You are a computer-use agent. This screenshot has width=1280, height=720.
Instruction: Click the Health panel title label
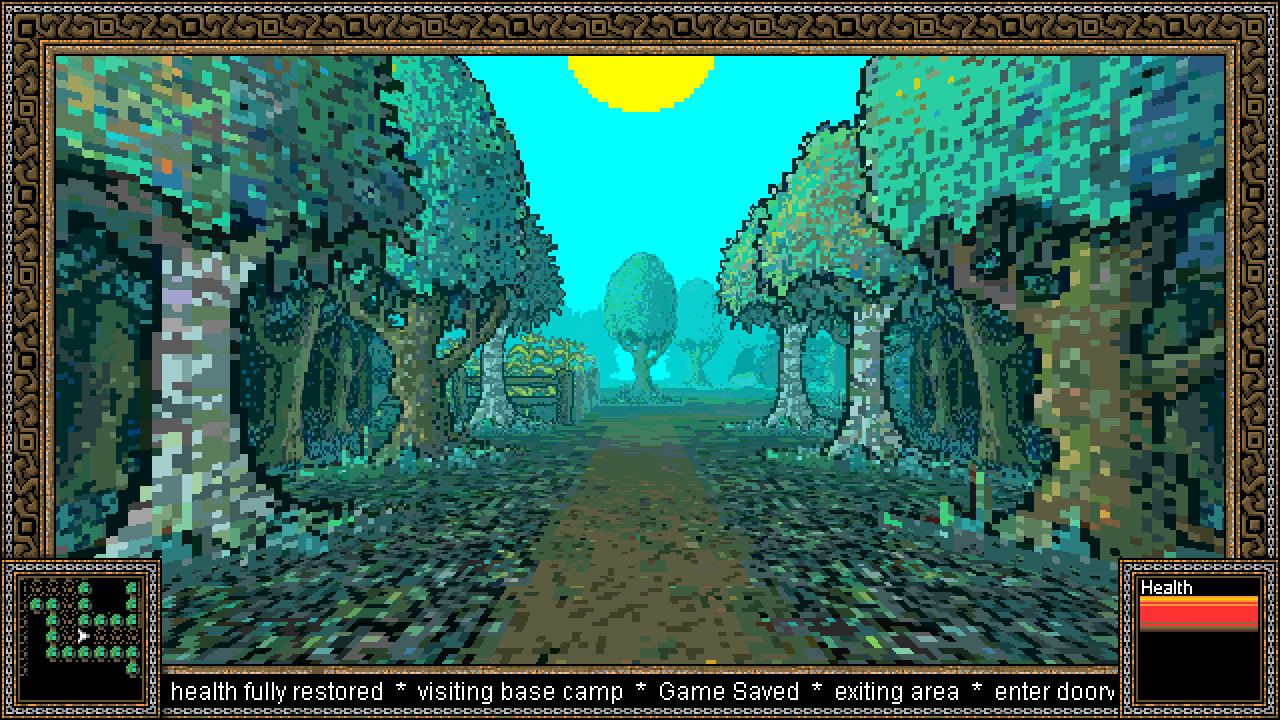pos(1164,589)
